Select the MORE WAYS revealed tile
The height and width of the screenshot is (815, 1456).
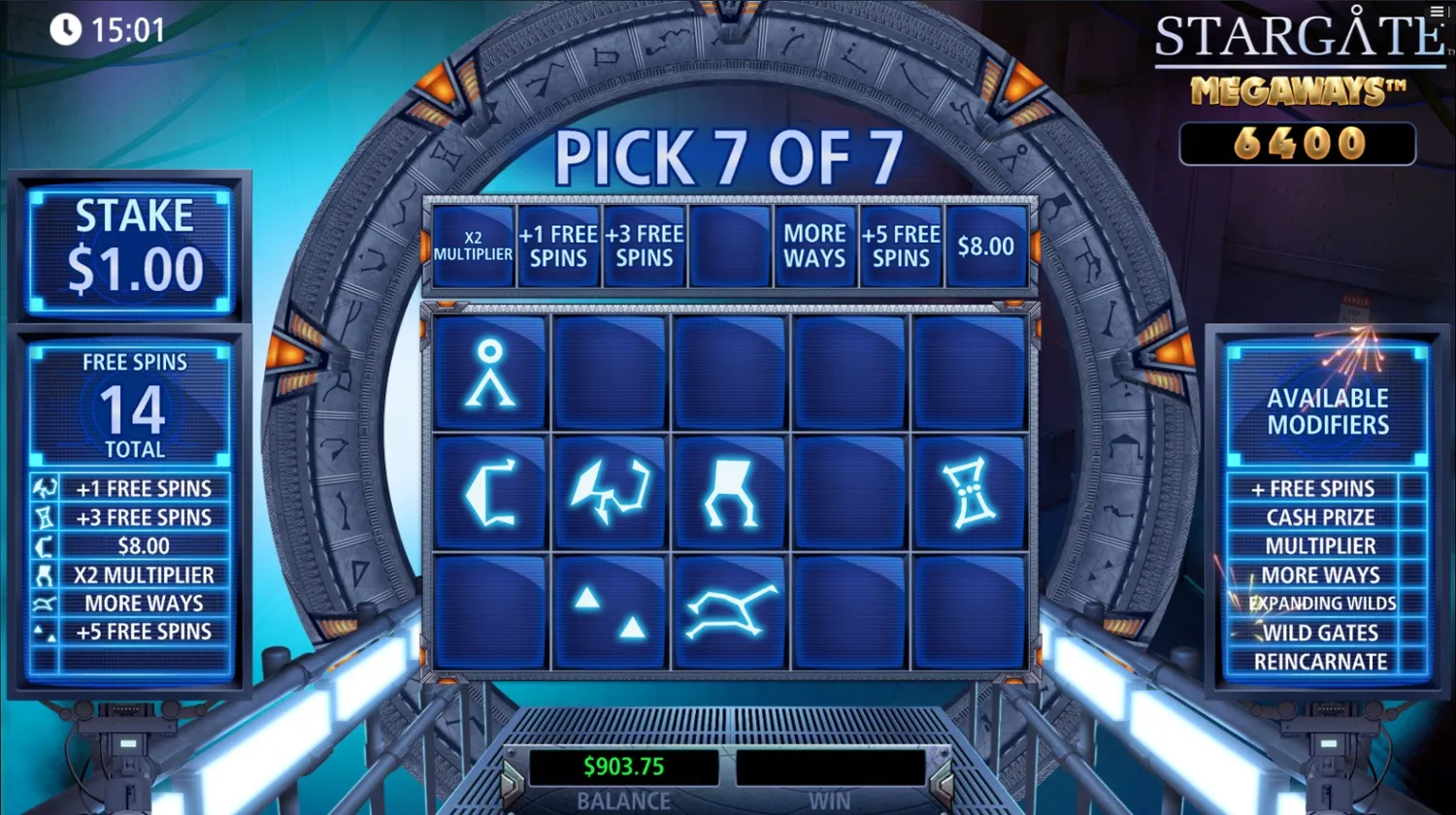[x=815, y=245]
